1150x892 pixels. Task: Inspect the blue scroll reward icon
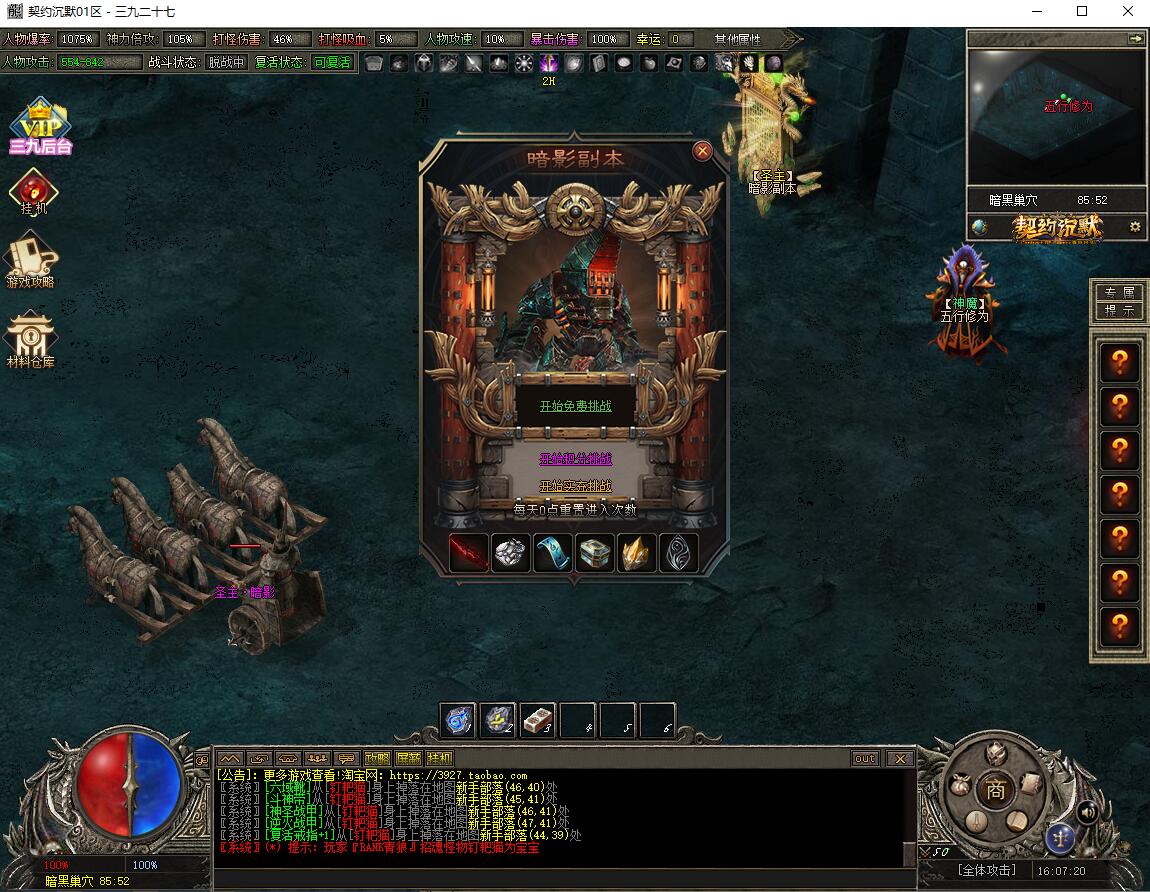pyautogui.click(x=553, y=553)
